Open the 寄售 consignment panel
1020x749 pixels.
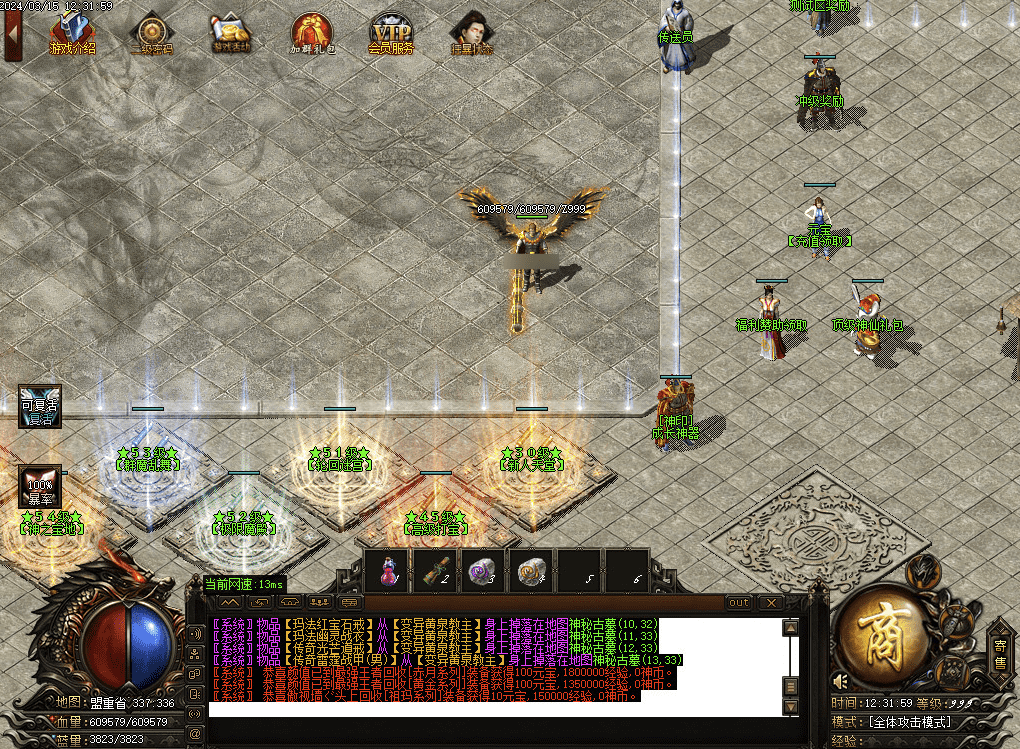click(998, 650)
